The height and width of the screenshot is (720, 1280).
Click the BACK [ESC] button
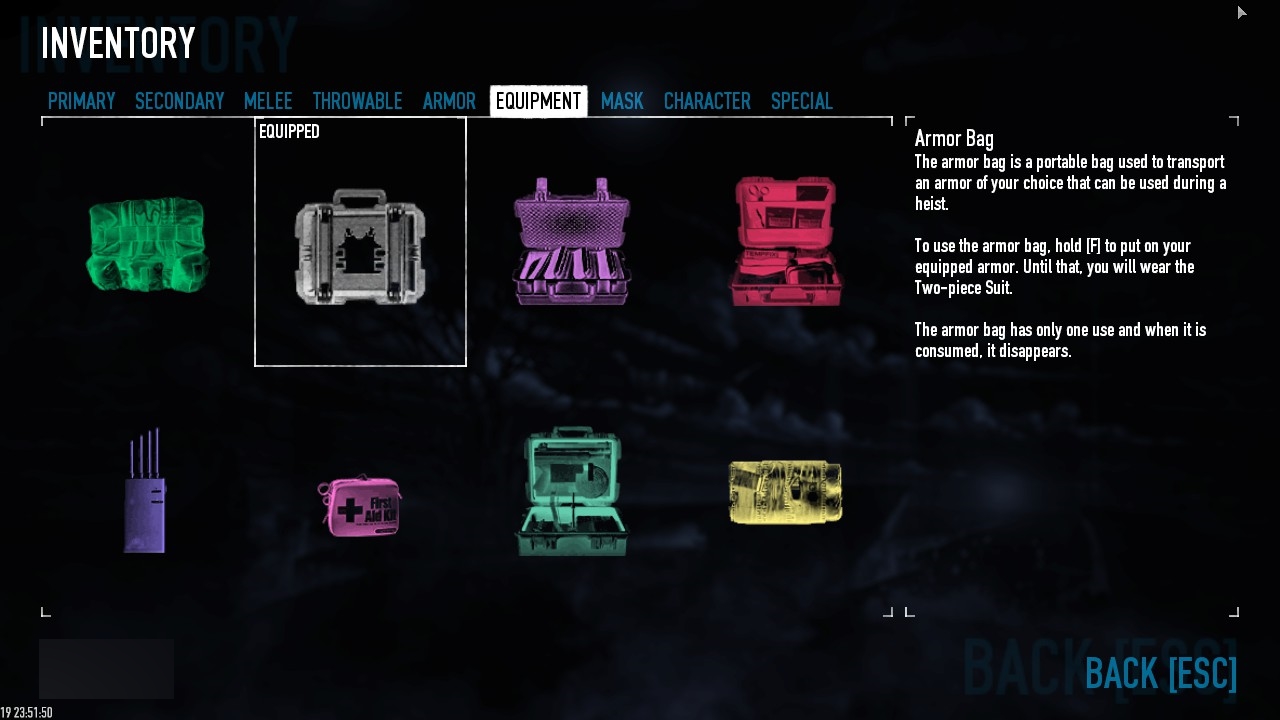(x=1161, y=674)
